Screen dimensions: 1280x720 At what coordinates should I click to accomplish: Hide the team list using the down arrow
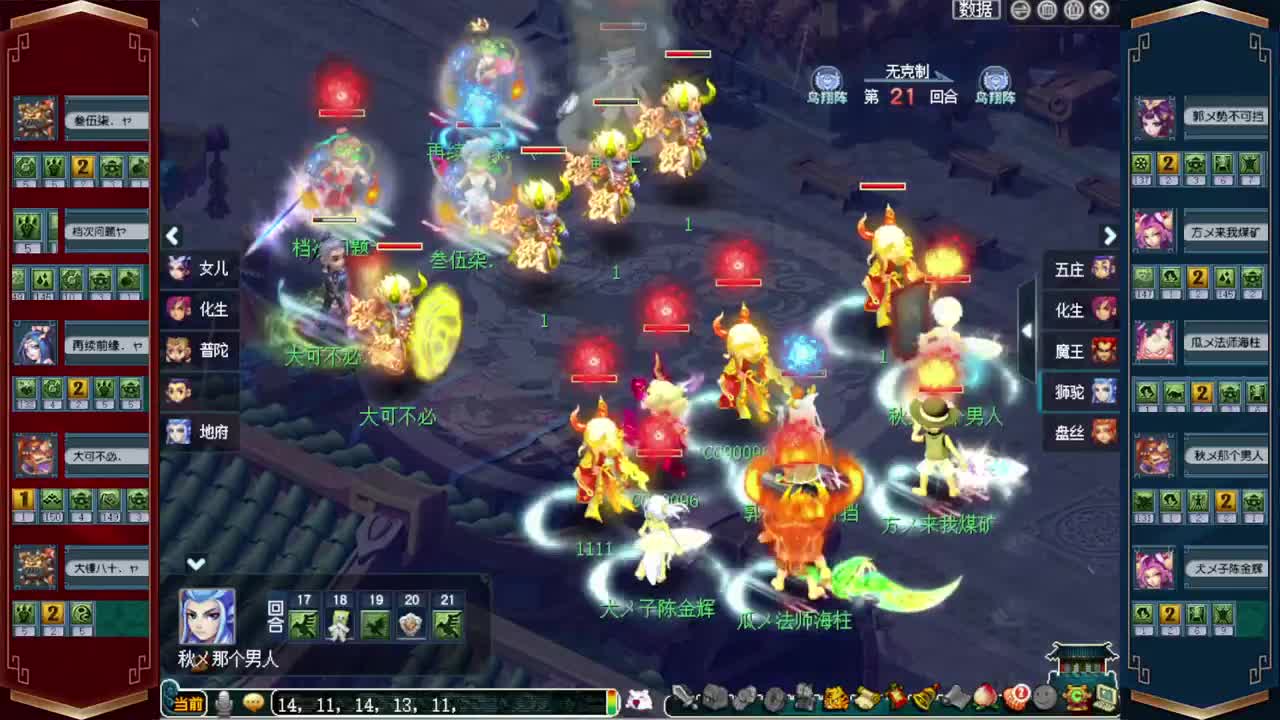[196, 564]
